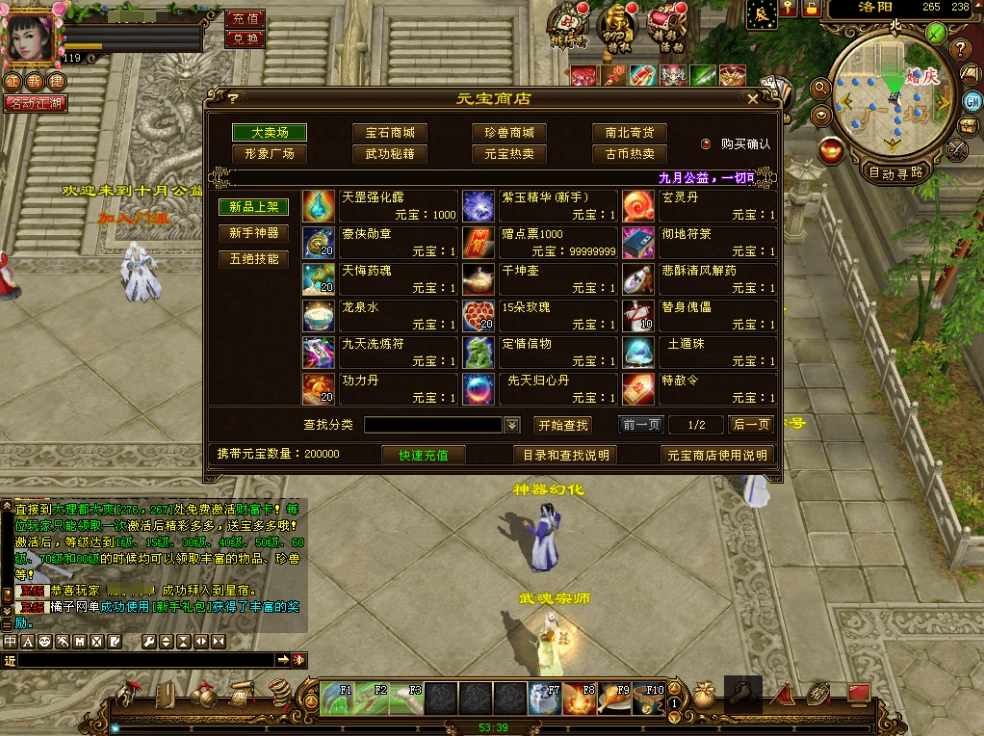The width and height of the screenshot is (984, 736).
Task: Switch to the 宝石商城 shop tab
Action: [x=389, y=132]
